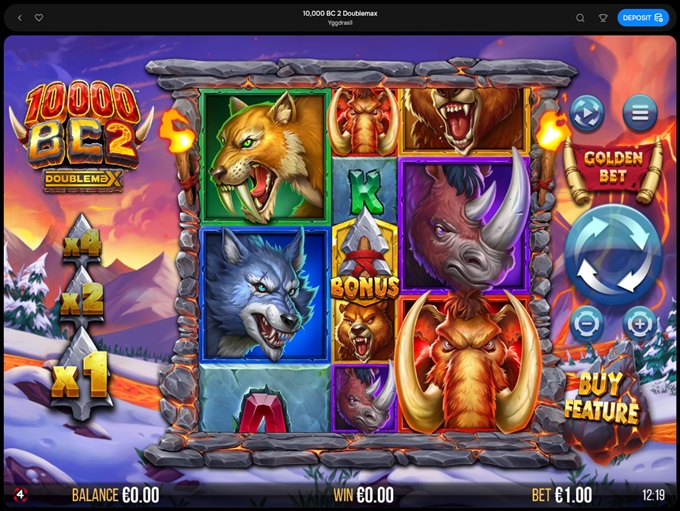Start autoplay with the small cycling arrows button

587,113
